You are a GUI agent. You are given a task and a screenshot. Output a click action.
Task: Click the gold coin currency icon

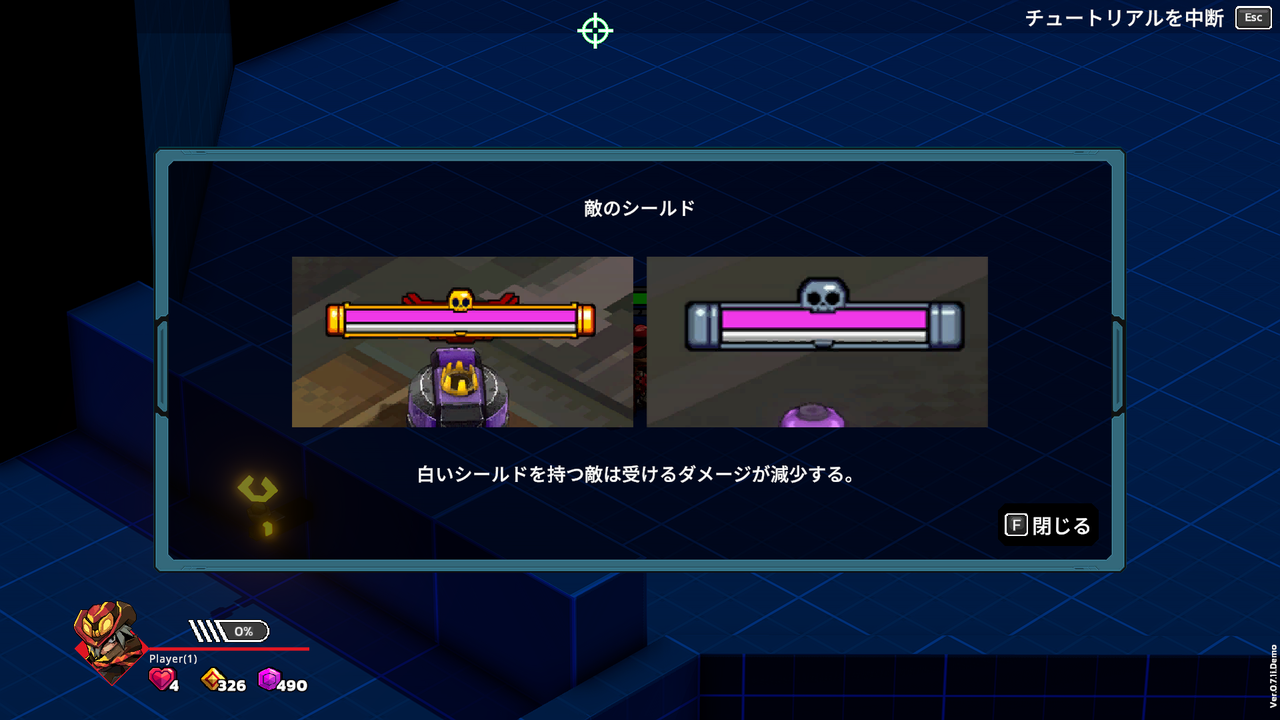[x=210, y=678]
